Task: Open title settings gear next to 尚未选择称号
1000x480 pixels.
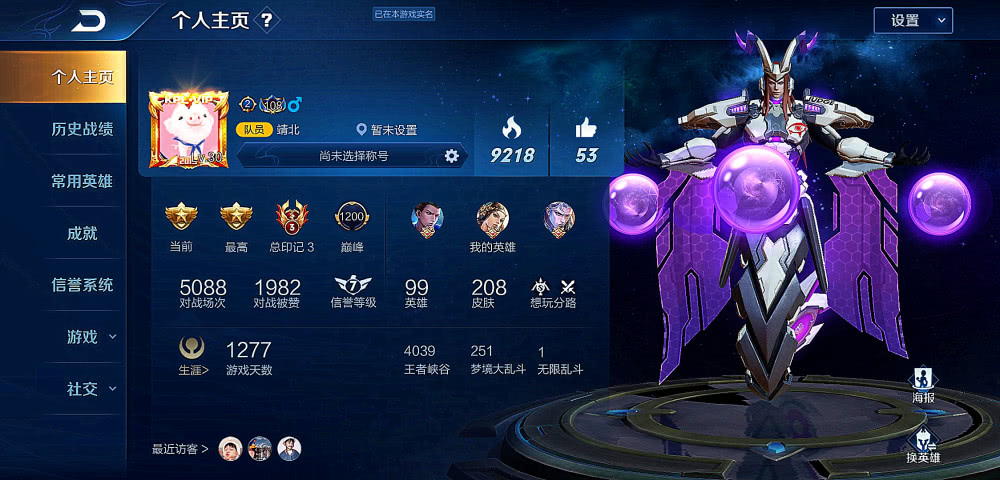Action: click(451, 156)
